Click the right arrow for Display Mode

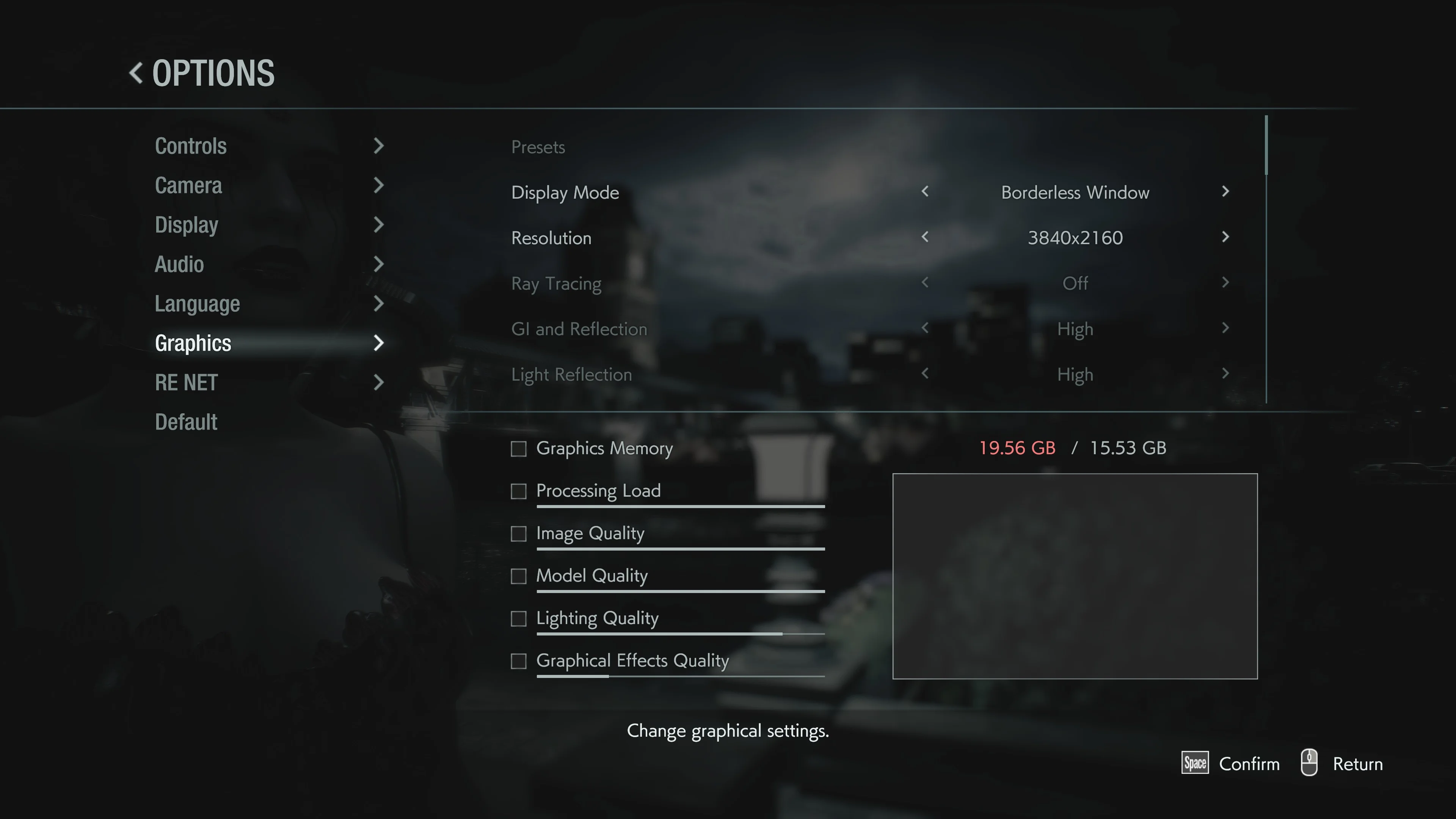[x=1225, y=191]
